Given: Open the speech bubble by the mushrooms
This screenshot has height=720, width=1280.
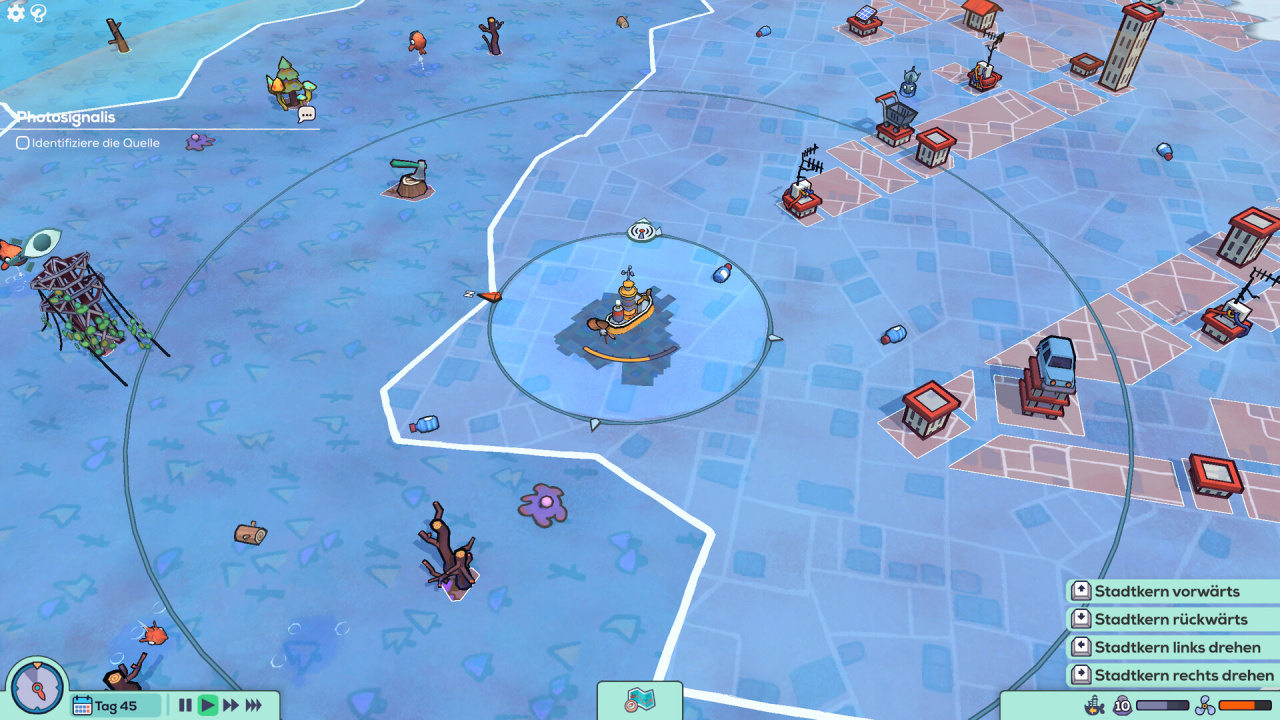Looking at the screenshot, I should point(306,115).
